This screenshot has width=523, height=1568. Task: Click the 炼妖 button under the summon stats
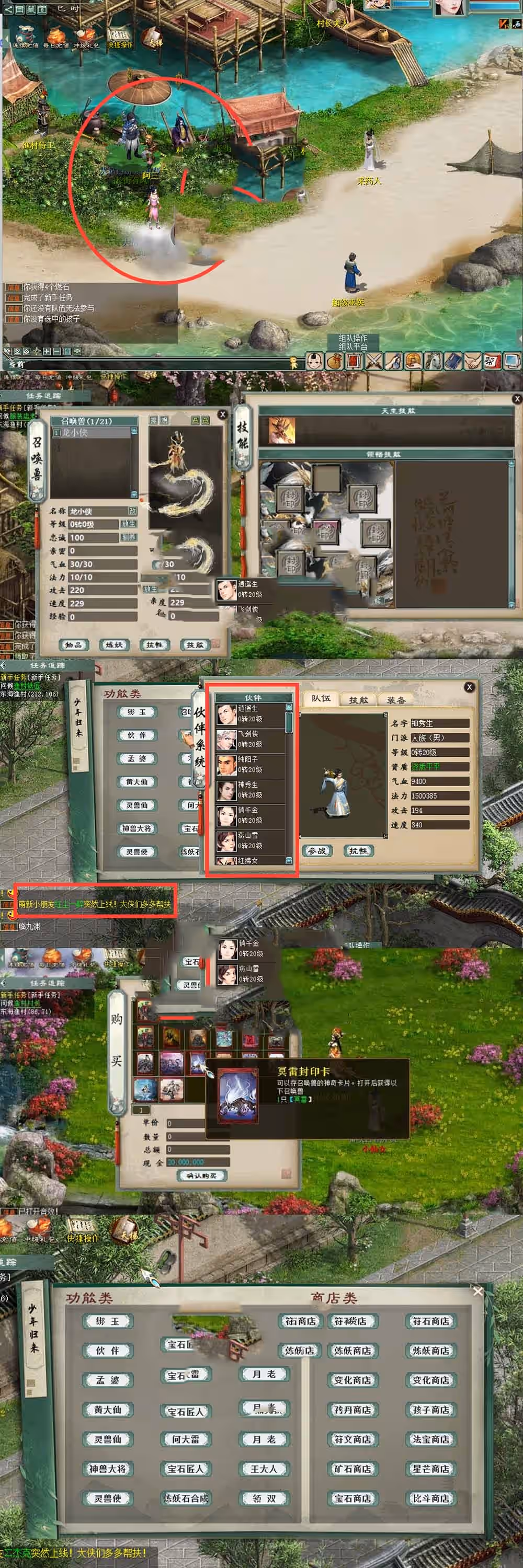tap(114, 644)
